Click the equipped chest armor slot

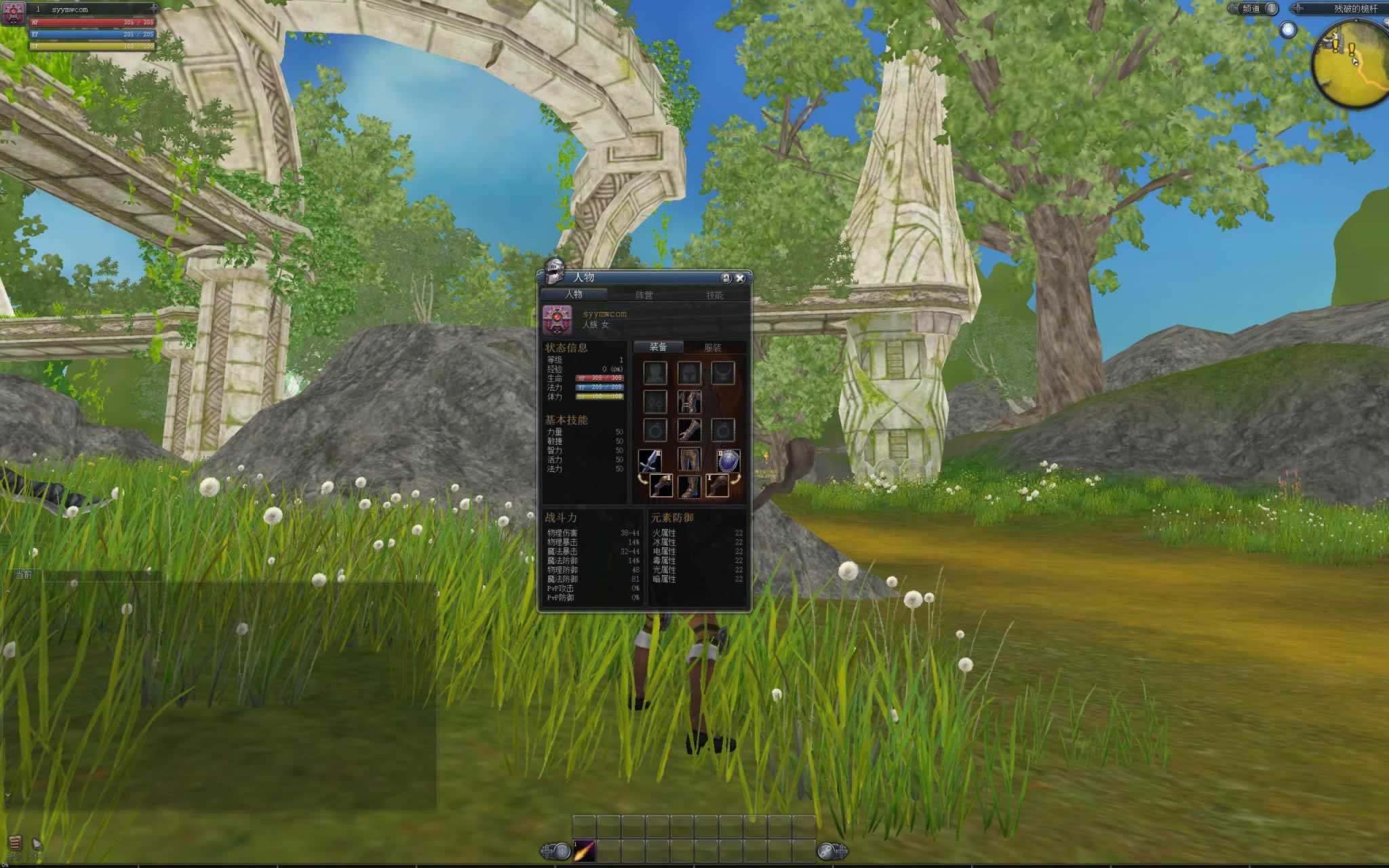(x=688, y=401)
